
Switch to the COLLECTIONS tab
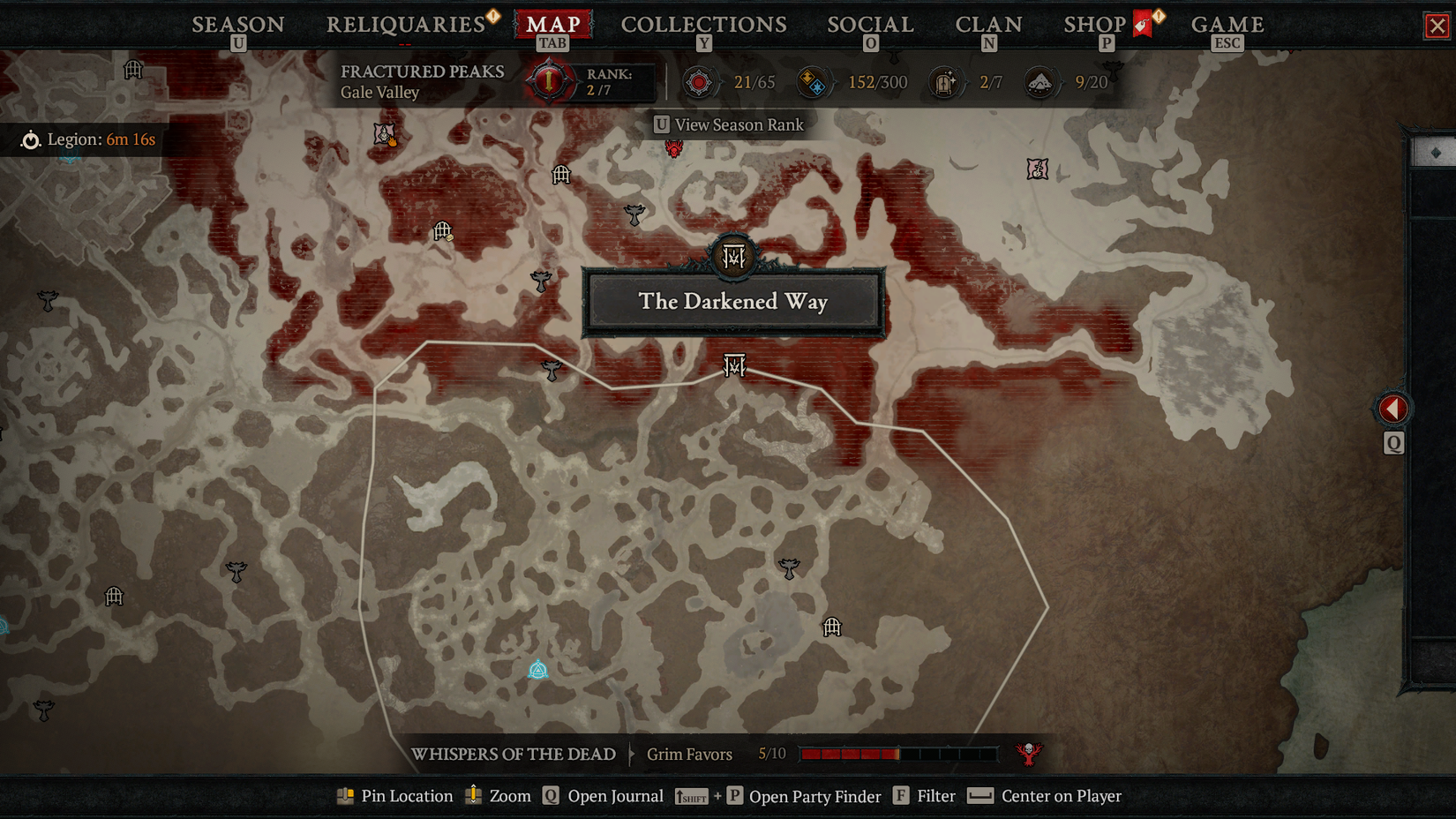tap(702, 24)
